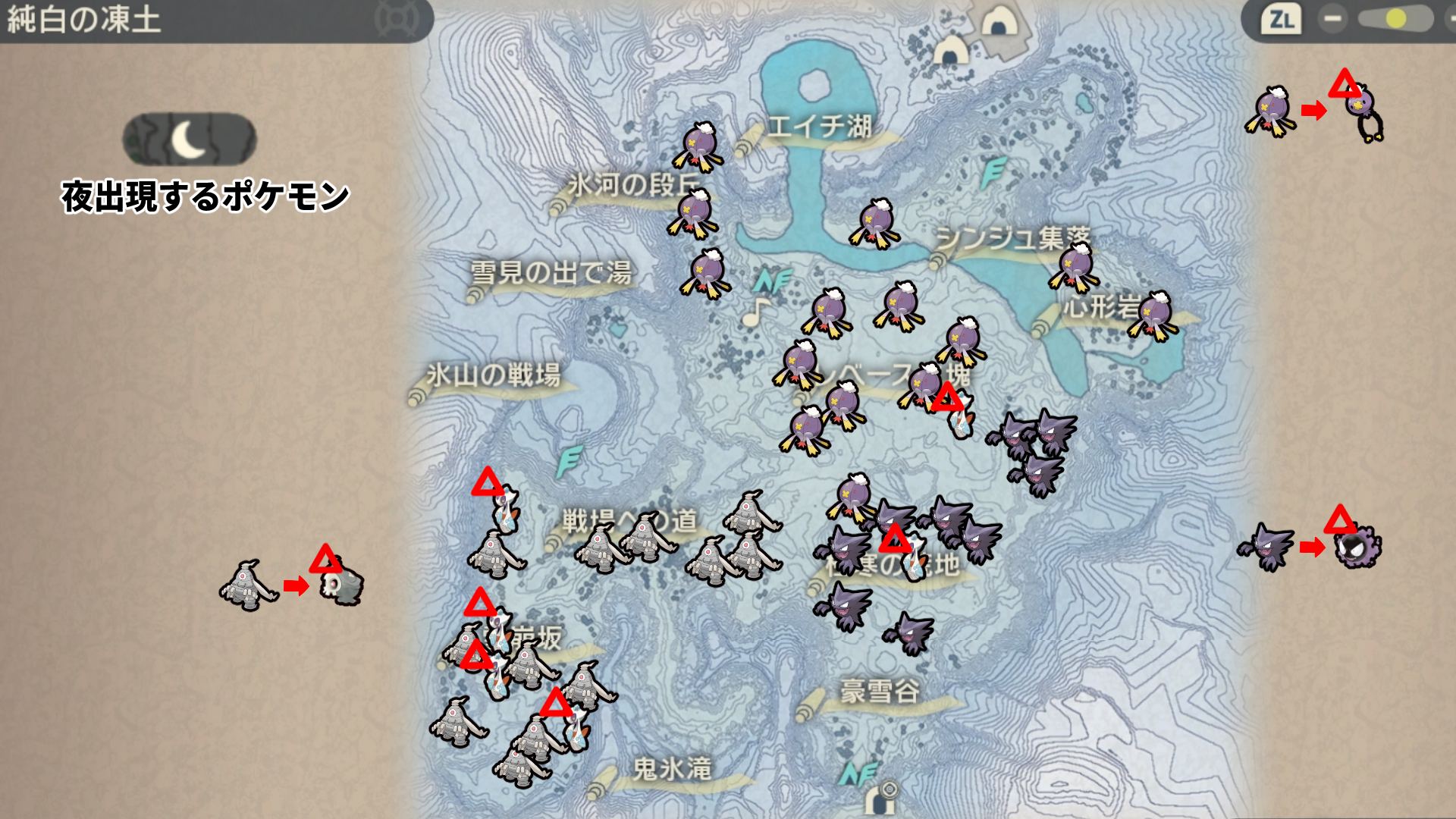Viewport: 1456px width, 819px height.
Task: Select the エイチ湖 location label
Action: point(819,127)
